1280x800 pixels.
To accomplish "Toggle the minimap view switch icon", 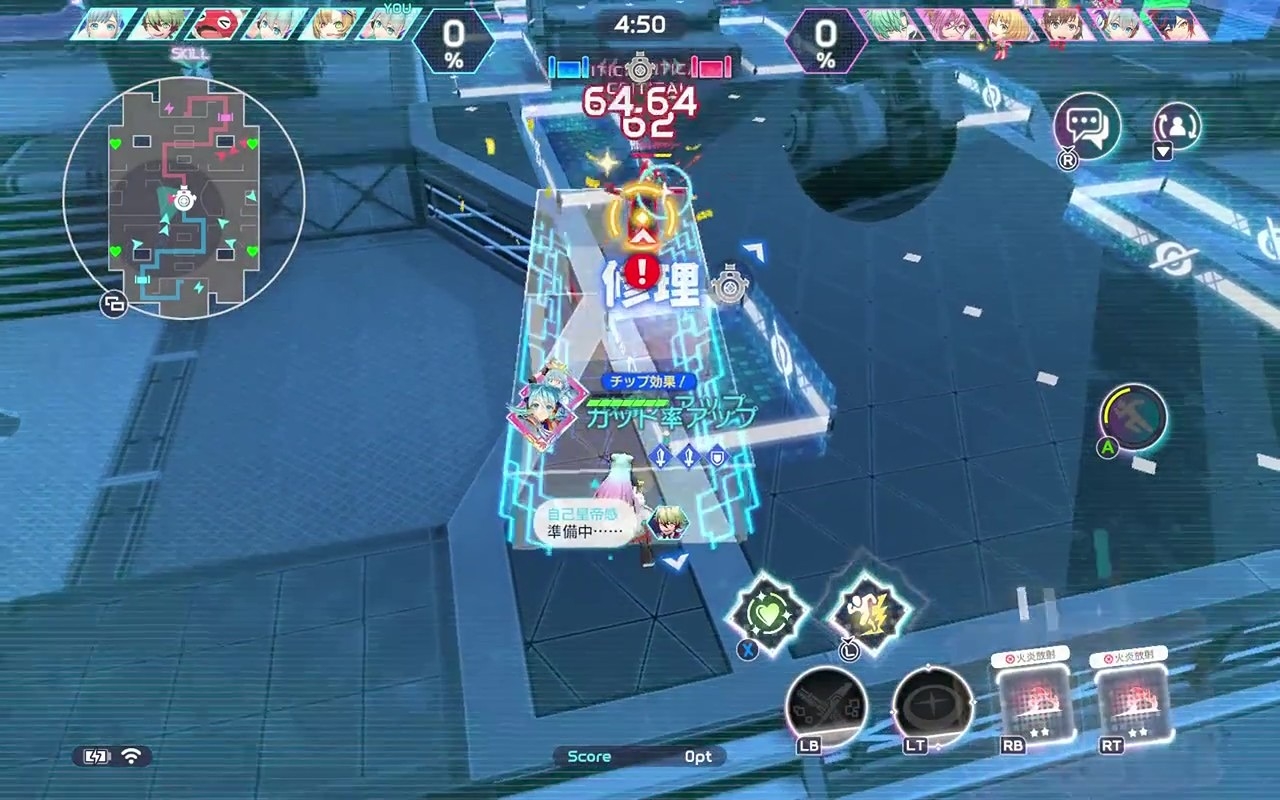I will tap(113, 305).
